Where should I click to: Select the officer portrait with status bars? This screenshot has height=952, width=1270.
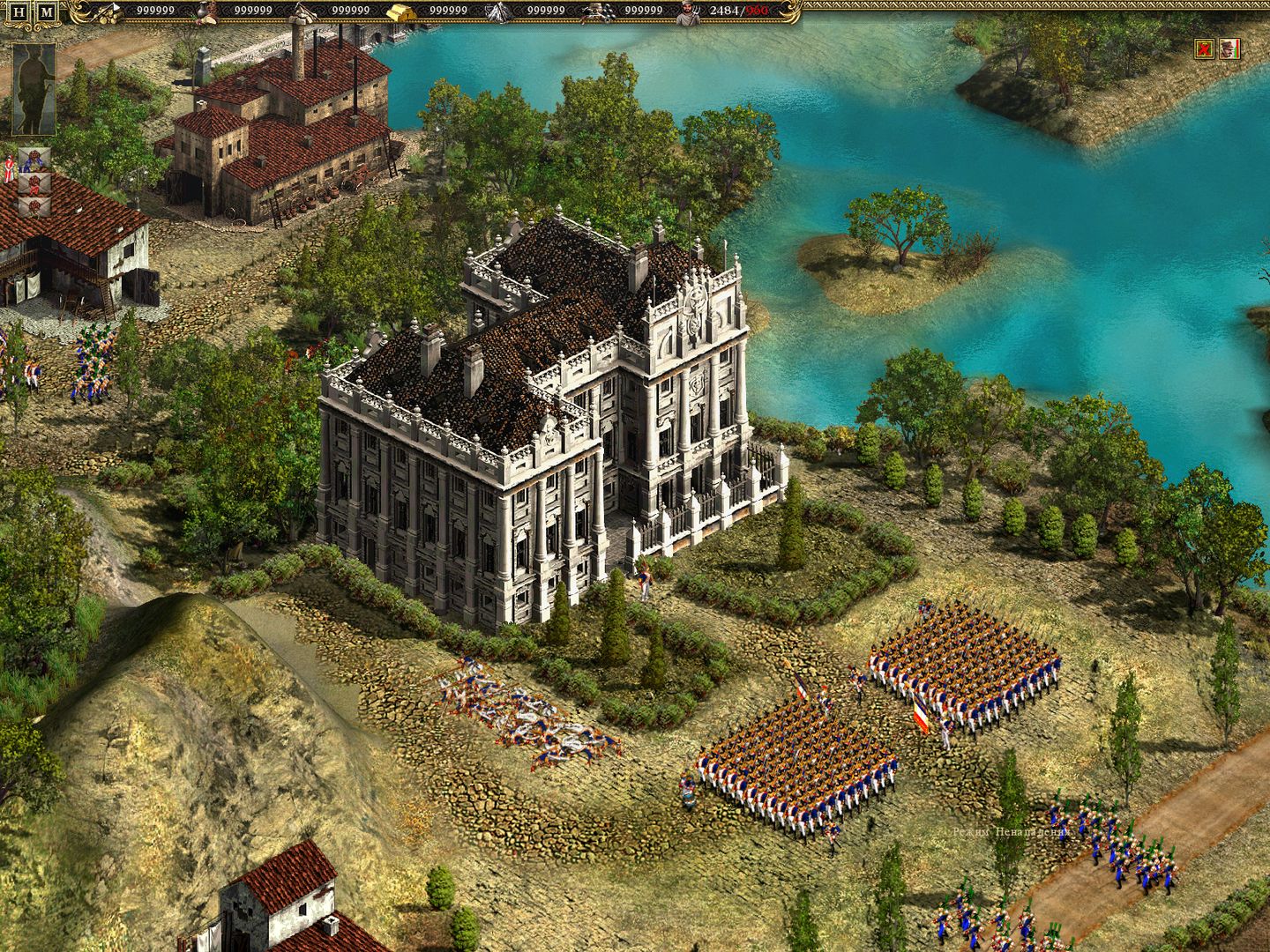(x=1229, y=48)
